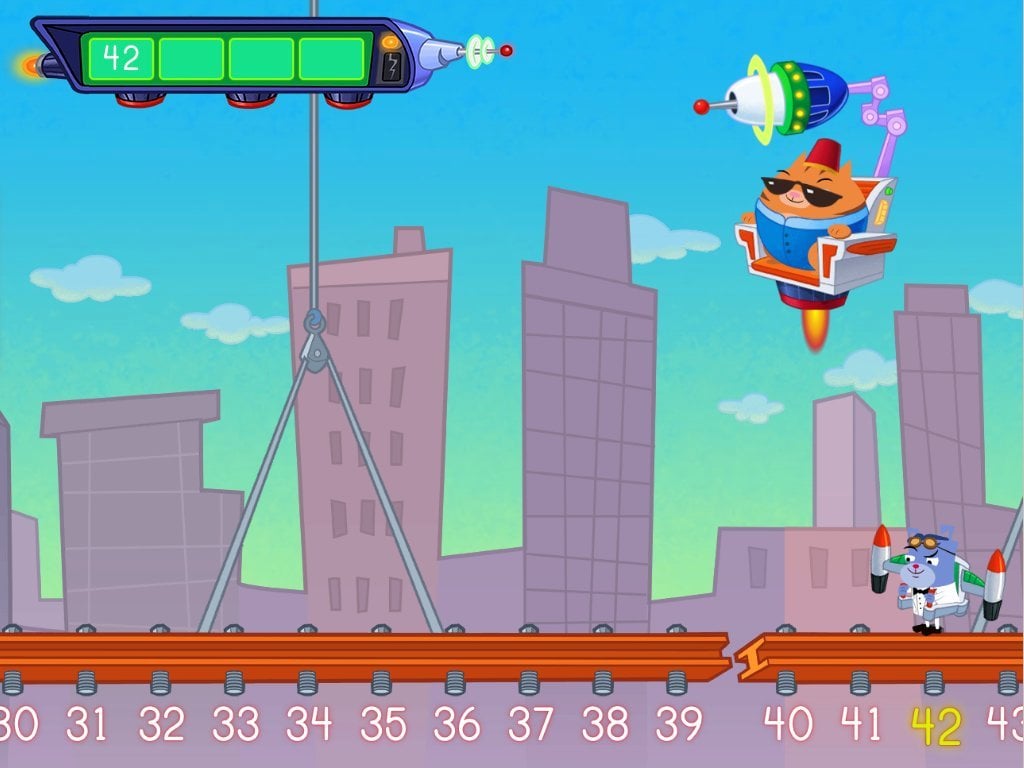Choose number 40 on the number line
Viewport: 1024px width, 768px height.
[787, 724]
